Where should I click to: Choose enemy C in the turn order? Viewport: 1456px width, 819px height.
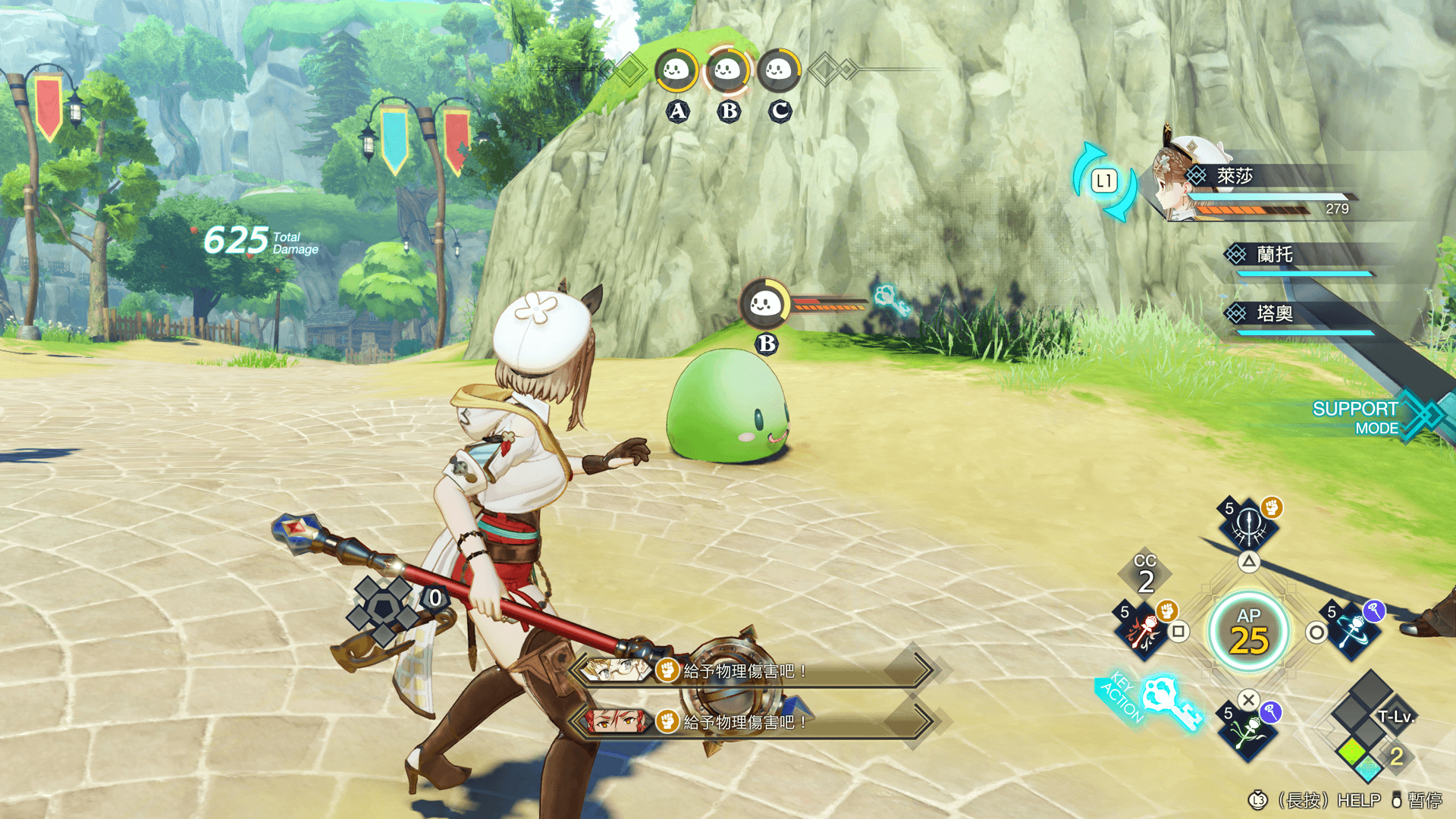click(x=779, y=71)
